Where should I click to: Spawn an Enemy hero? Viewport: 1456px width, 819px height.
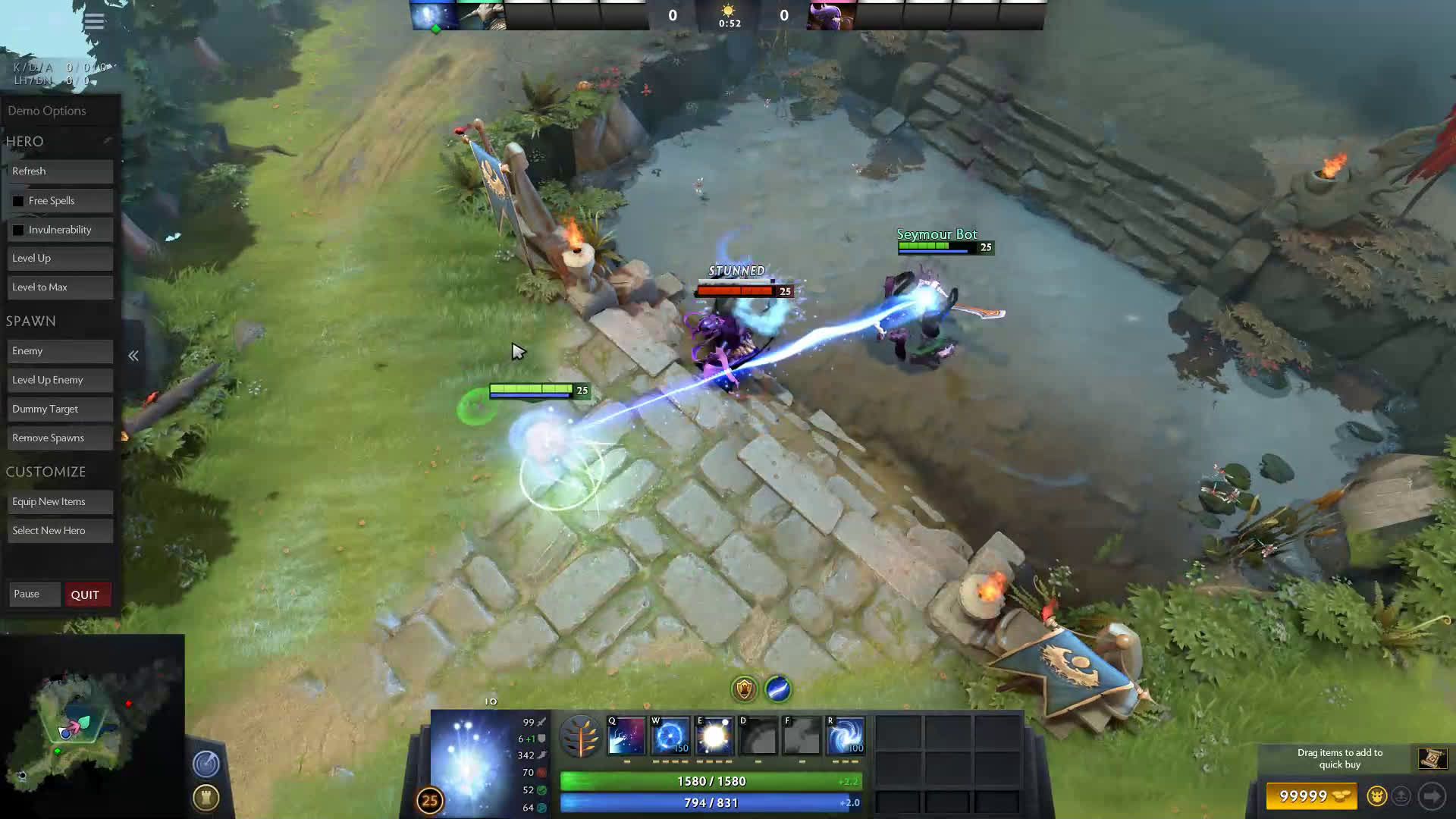pyautogui.click(x=60, y=351)
